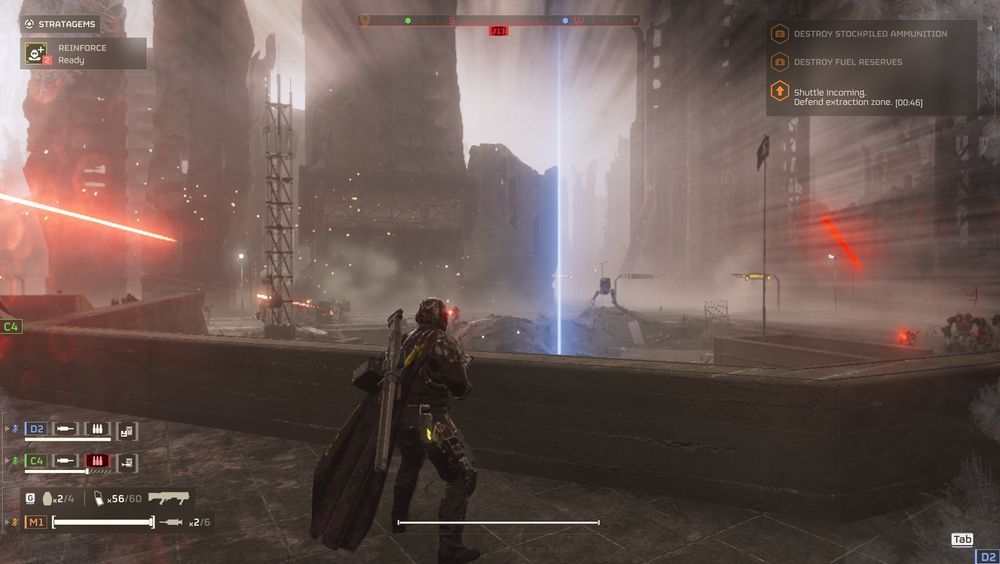
Task: Select the M1 player tag
Action: 36,522
